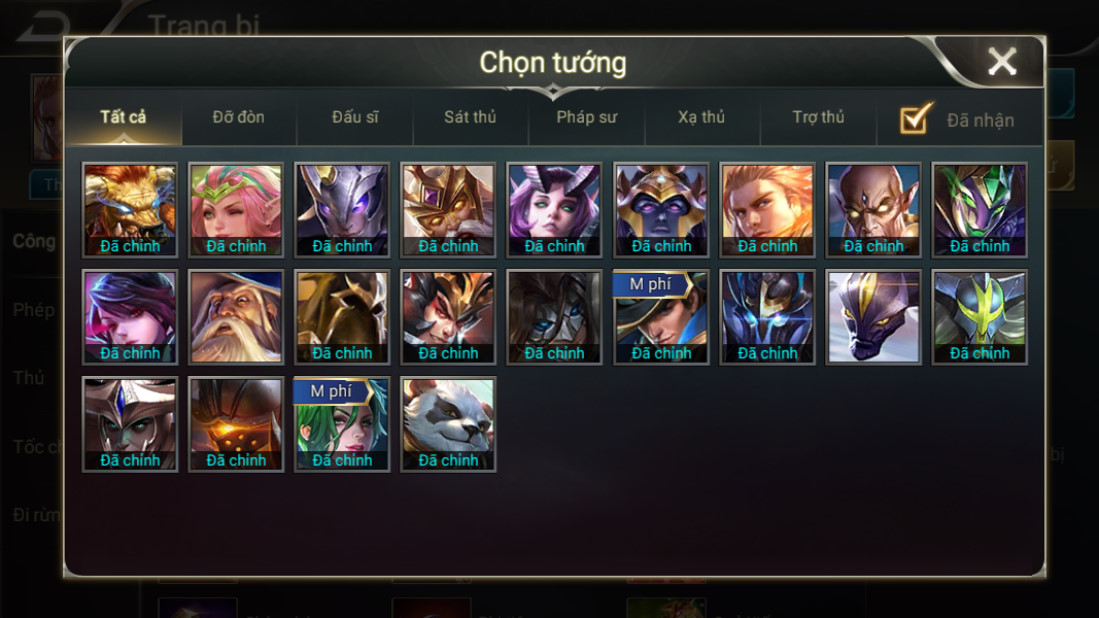Switch to the Tất cả tab
The width and height of the screenshot is (1099, 618).
(123, 117)
